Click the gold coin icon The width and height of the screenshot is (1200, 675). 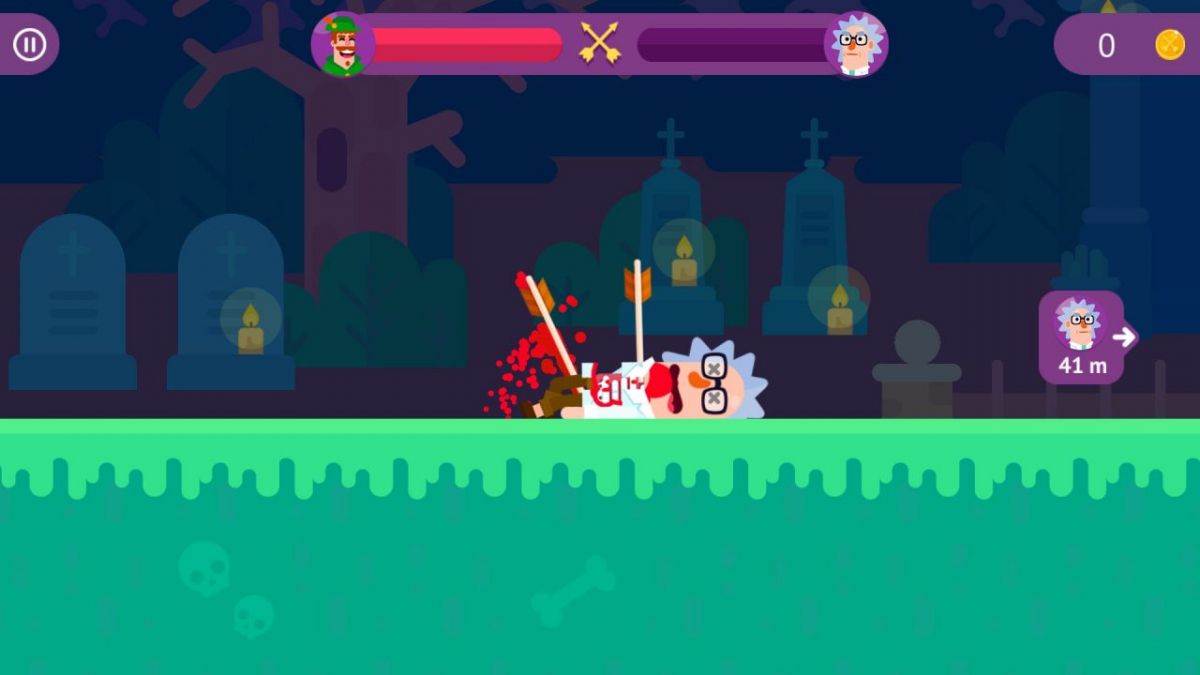1169,45
